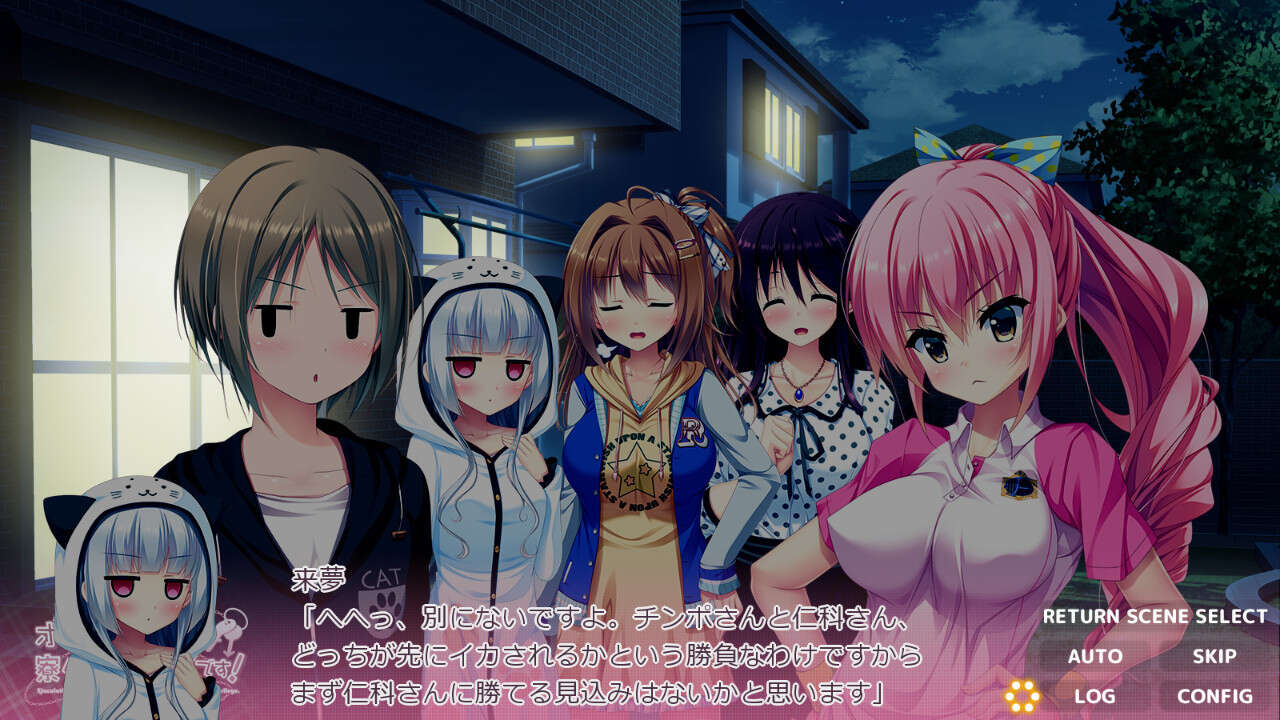This screenshot has height=720, width=1280.
Task: Open the CONFIG settings menu
Action: pyautogui.click(x=1213, y=697)
